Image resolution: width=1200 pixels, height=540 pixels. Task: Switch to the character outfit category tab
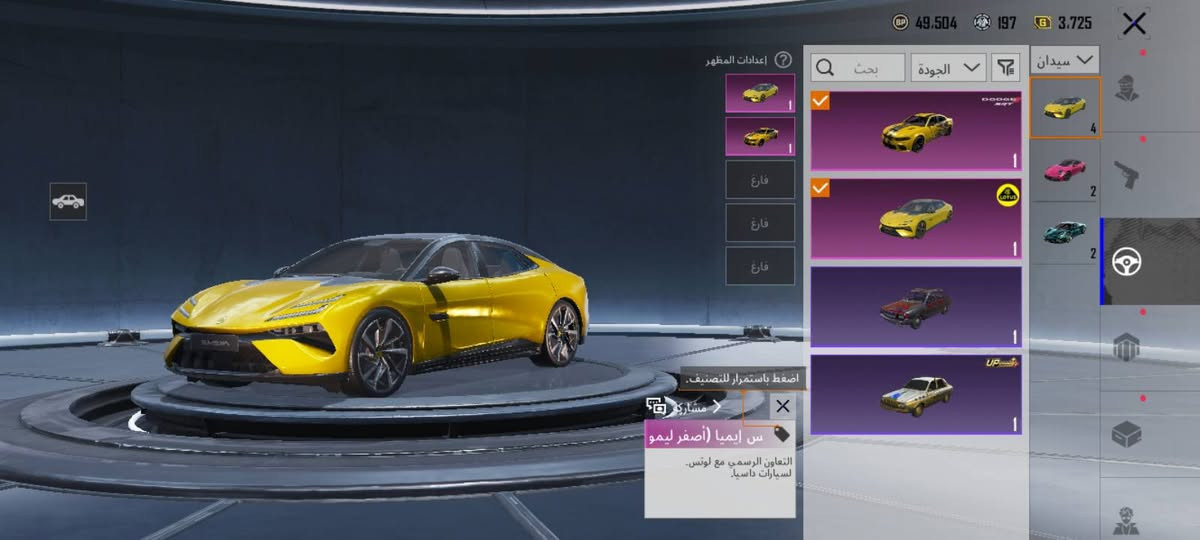tap(1128, 90)
